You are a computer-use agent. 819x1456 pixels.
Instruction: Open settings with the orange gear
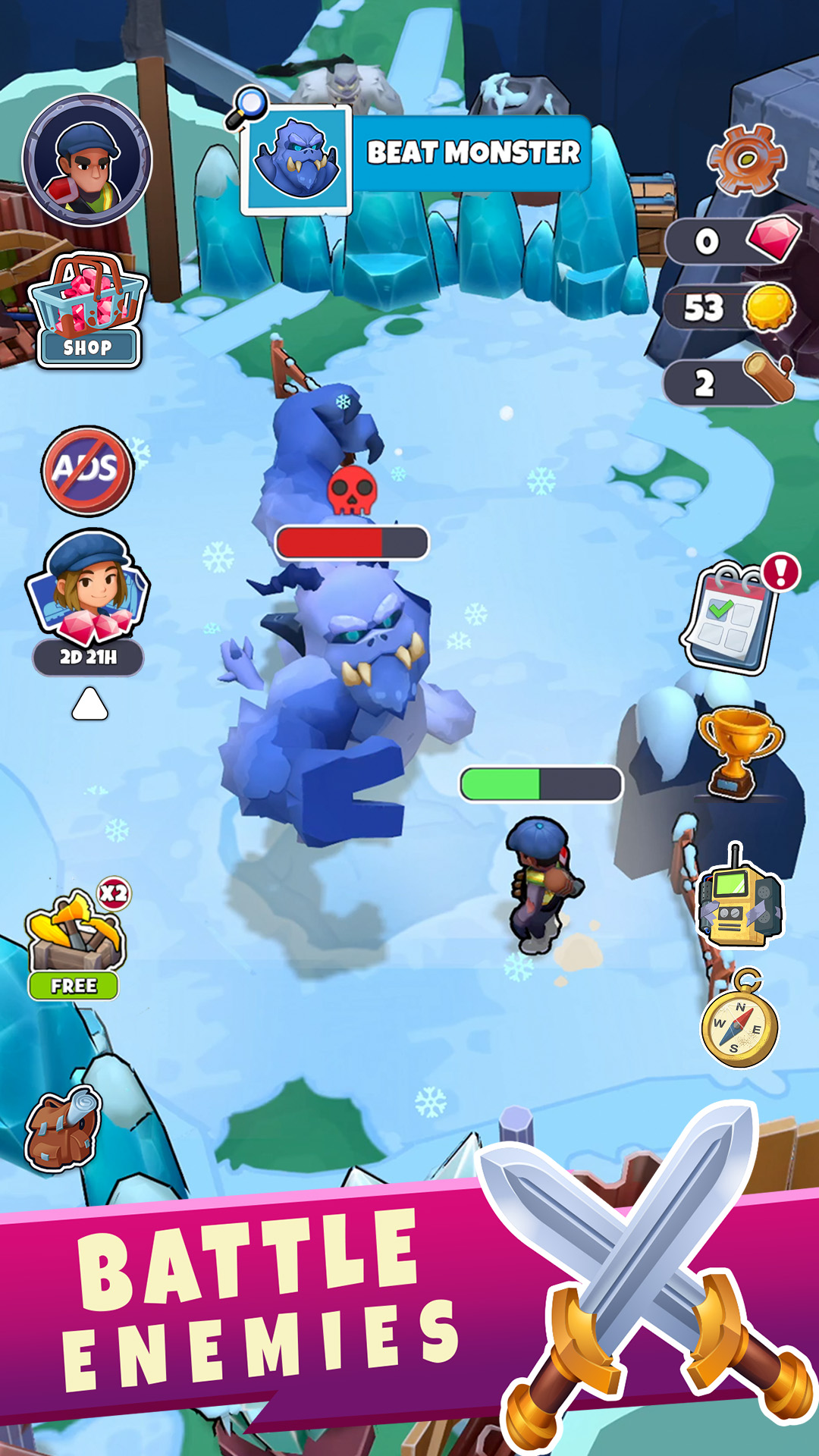coord(746,159)
